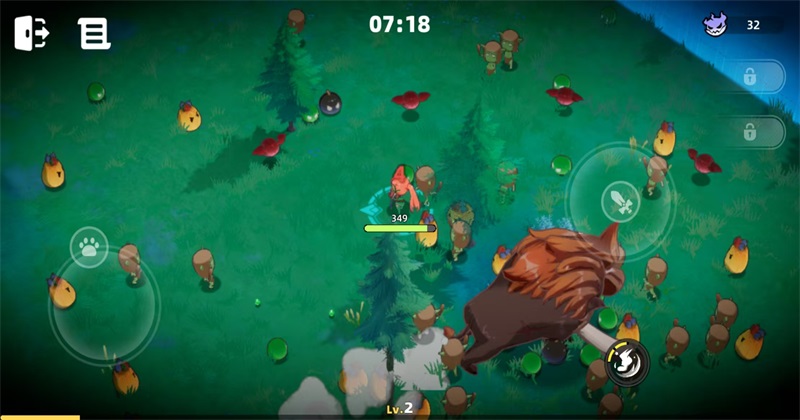Trigger the paw print pet skill
This screenshot has height=420, width=800.
coord(90,246)
